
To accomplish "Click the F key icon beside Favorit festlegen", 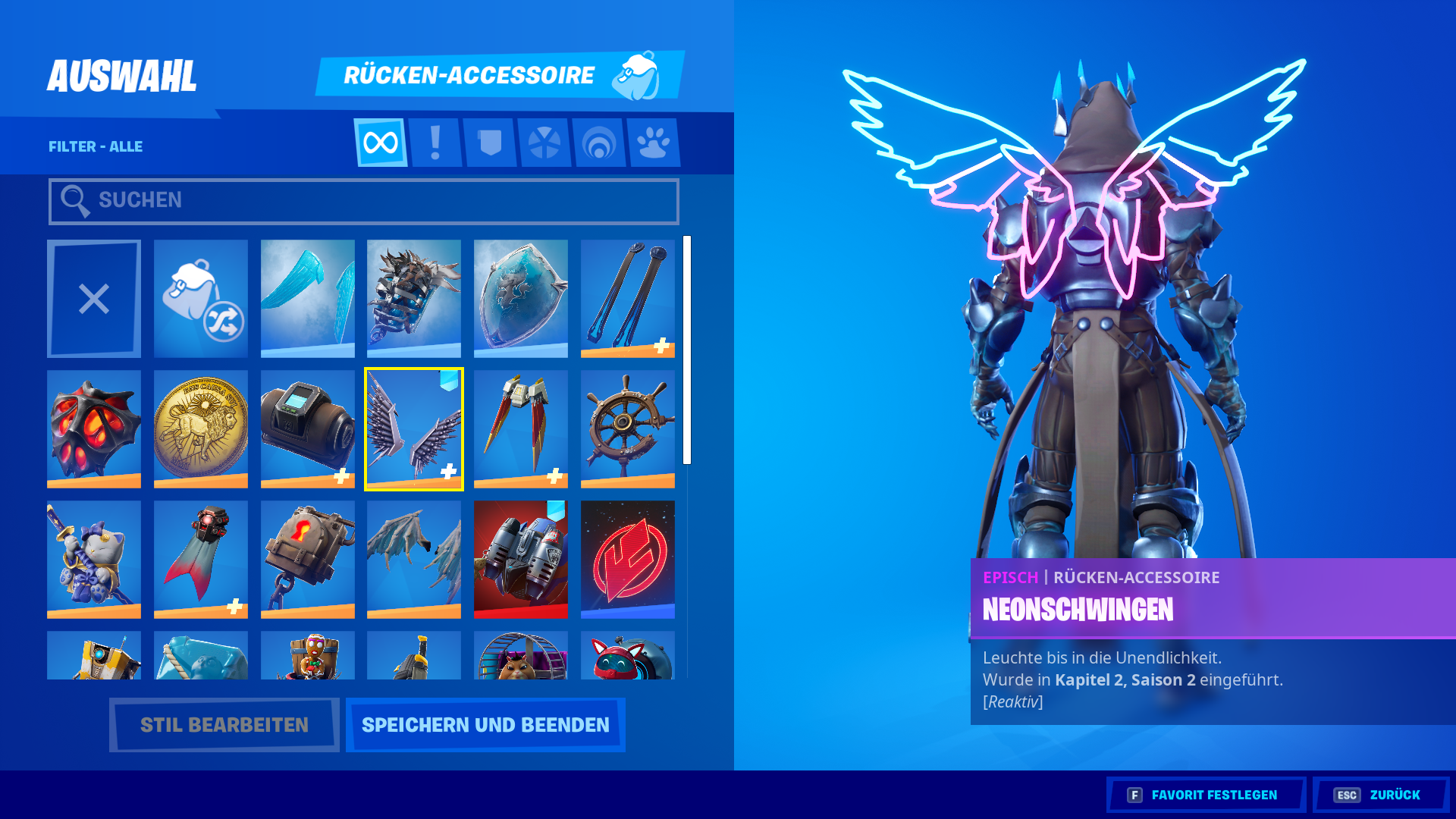I will [1134, 795].
